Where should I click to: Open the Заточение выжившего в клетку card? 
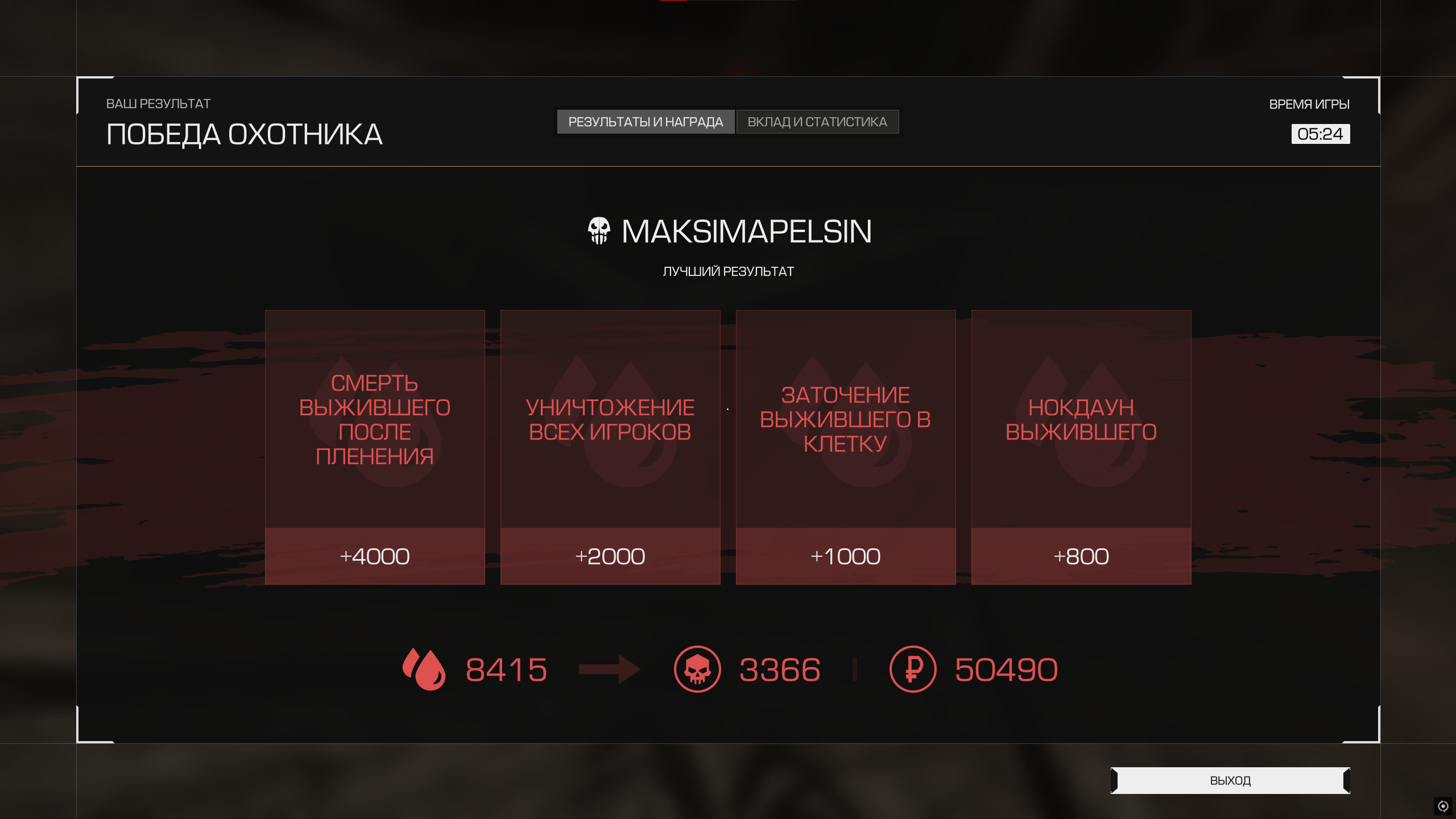pyautogui.click(x=846, y=446)
